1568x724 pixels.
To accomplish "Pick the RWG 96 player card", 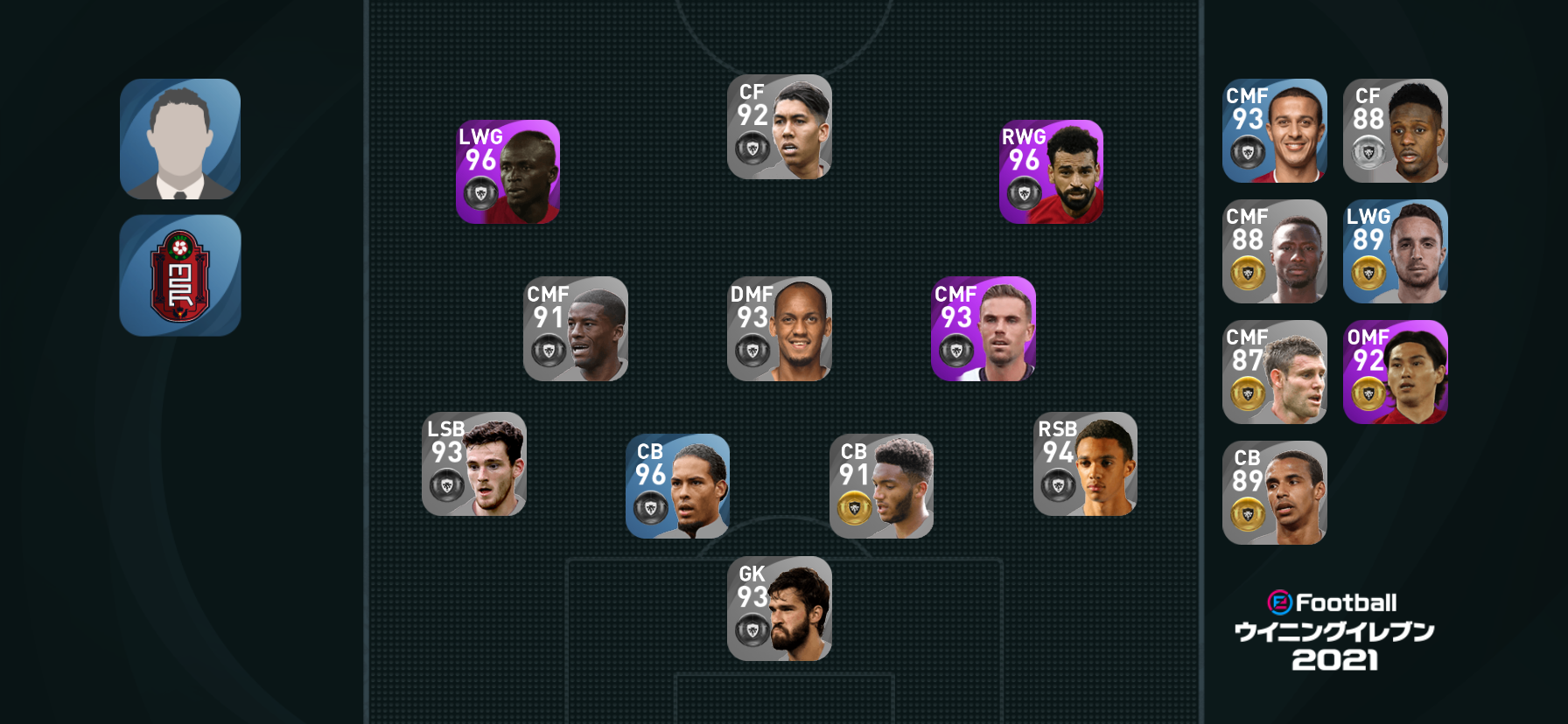I will [x=1051, y=172].
